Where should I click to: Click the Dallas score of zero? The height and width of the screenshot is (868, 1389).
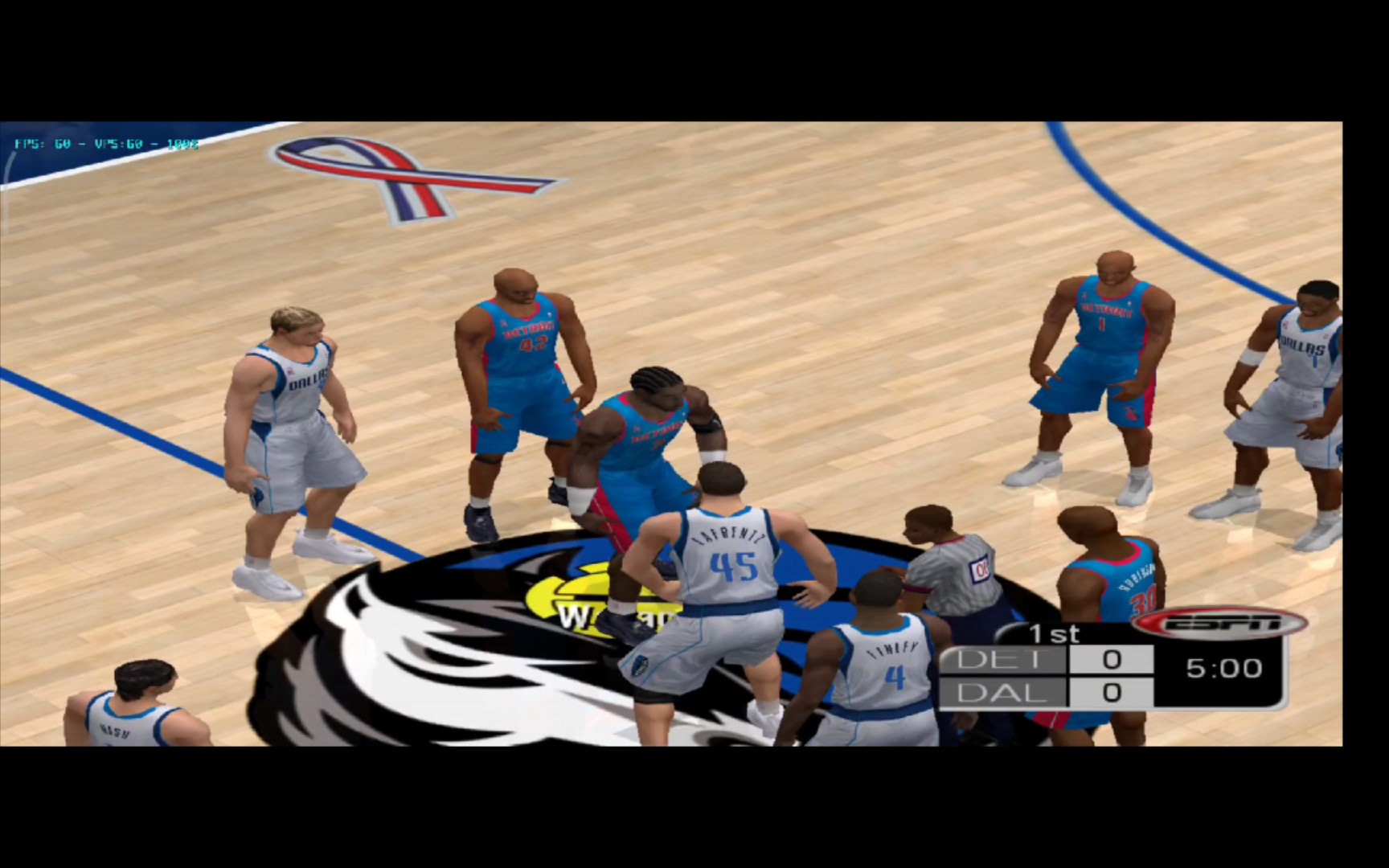click(x=1112, y=693)
